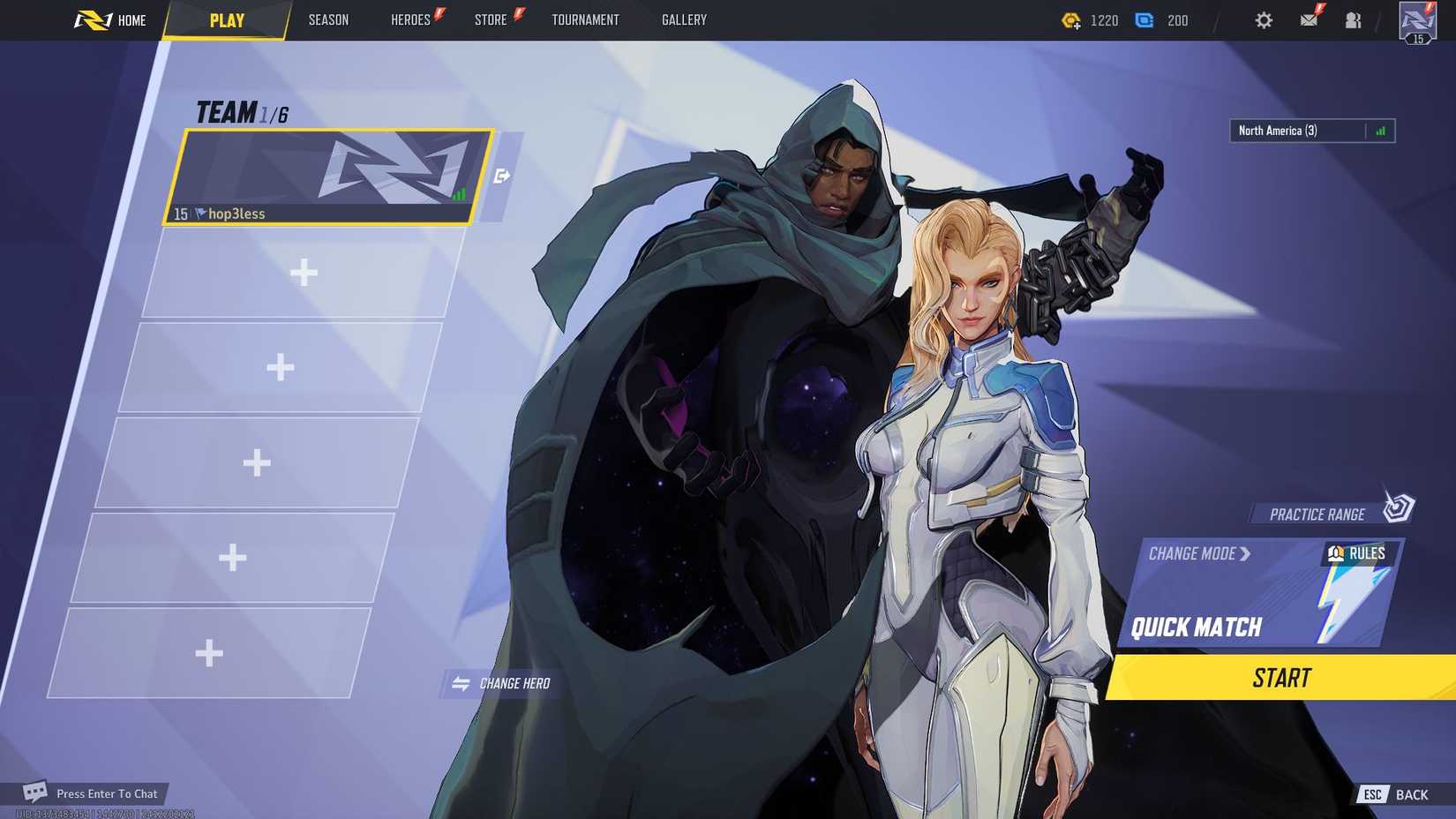The image size is (1456, 819).
Task: Click the Change Hero swap icon
Action: pos(462,682)
